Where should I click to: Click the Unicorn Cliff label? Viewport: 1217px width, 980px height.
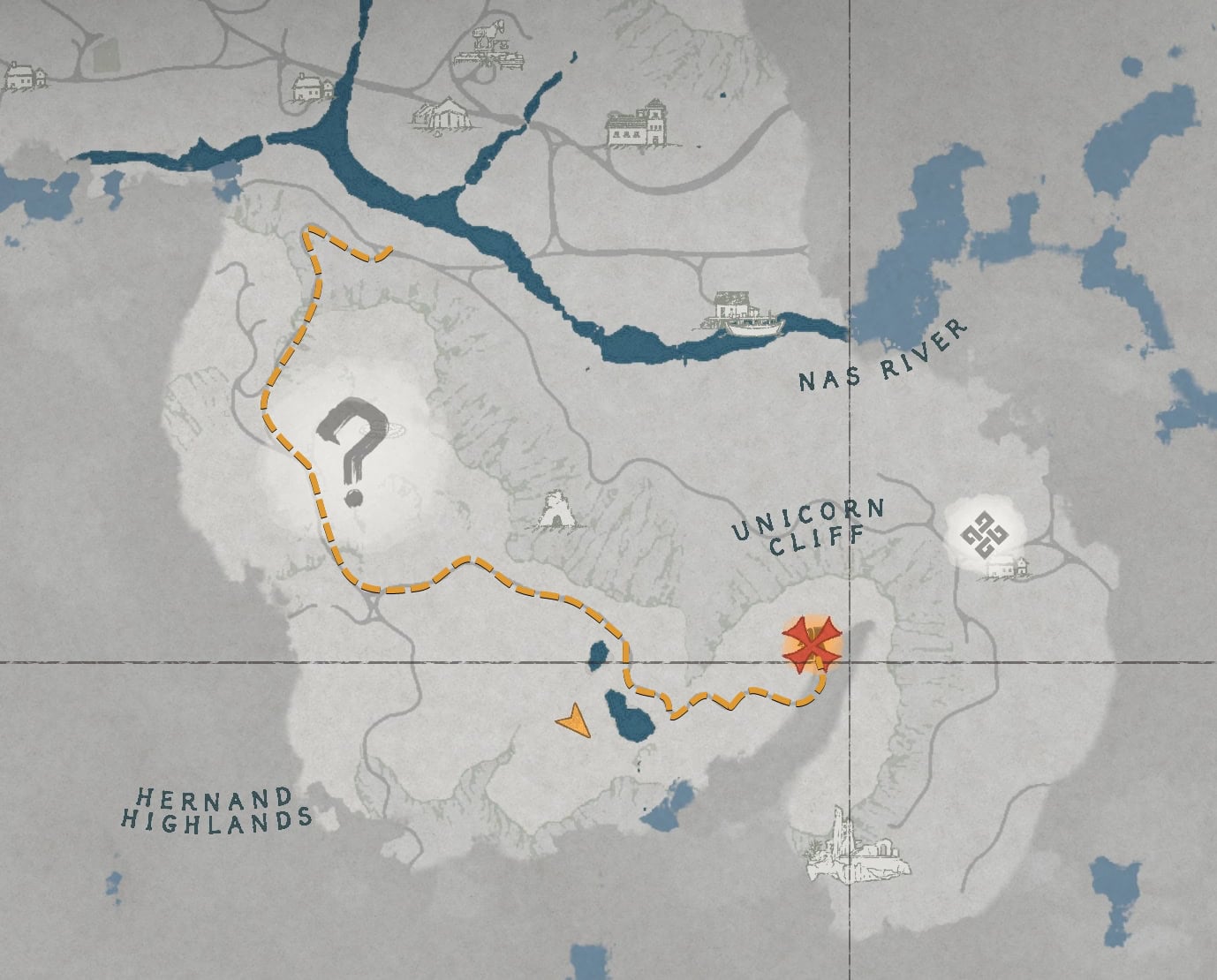(811, 521)
